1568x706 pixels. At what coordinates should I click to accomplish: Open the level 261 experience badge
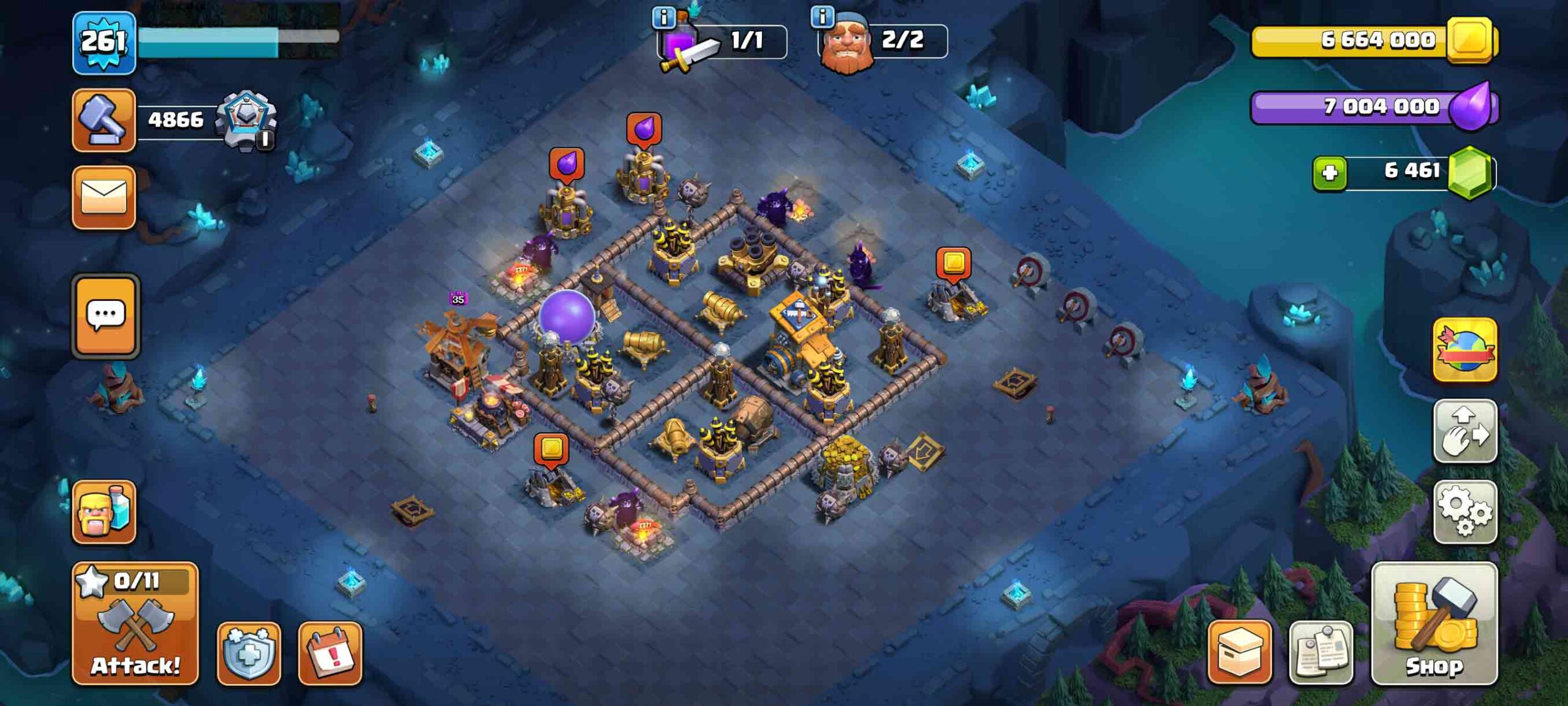tap(104, 42)
